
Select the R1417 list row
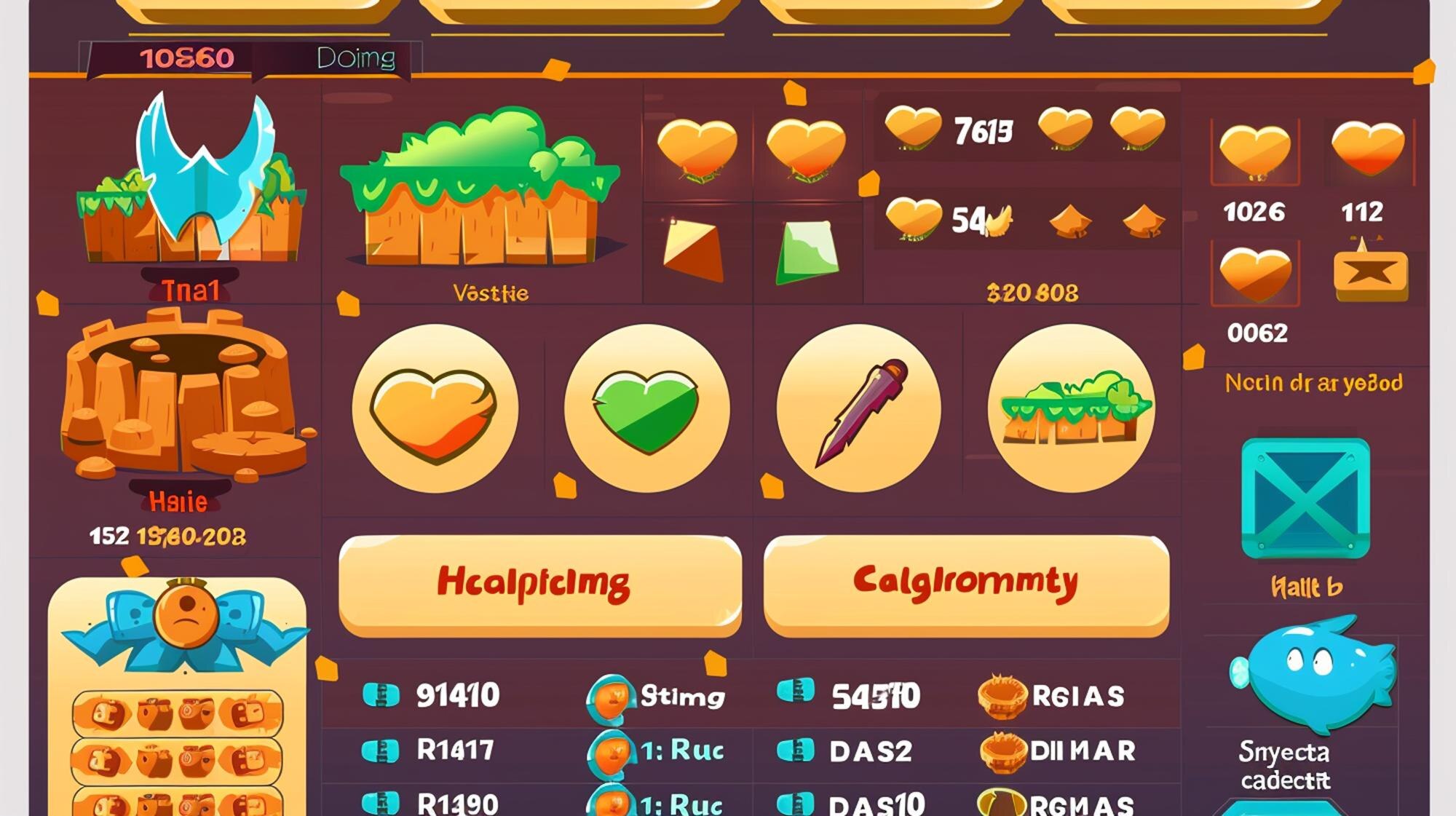click(455, 750)
